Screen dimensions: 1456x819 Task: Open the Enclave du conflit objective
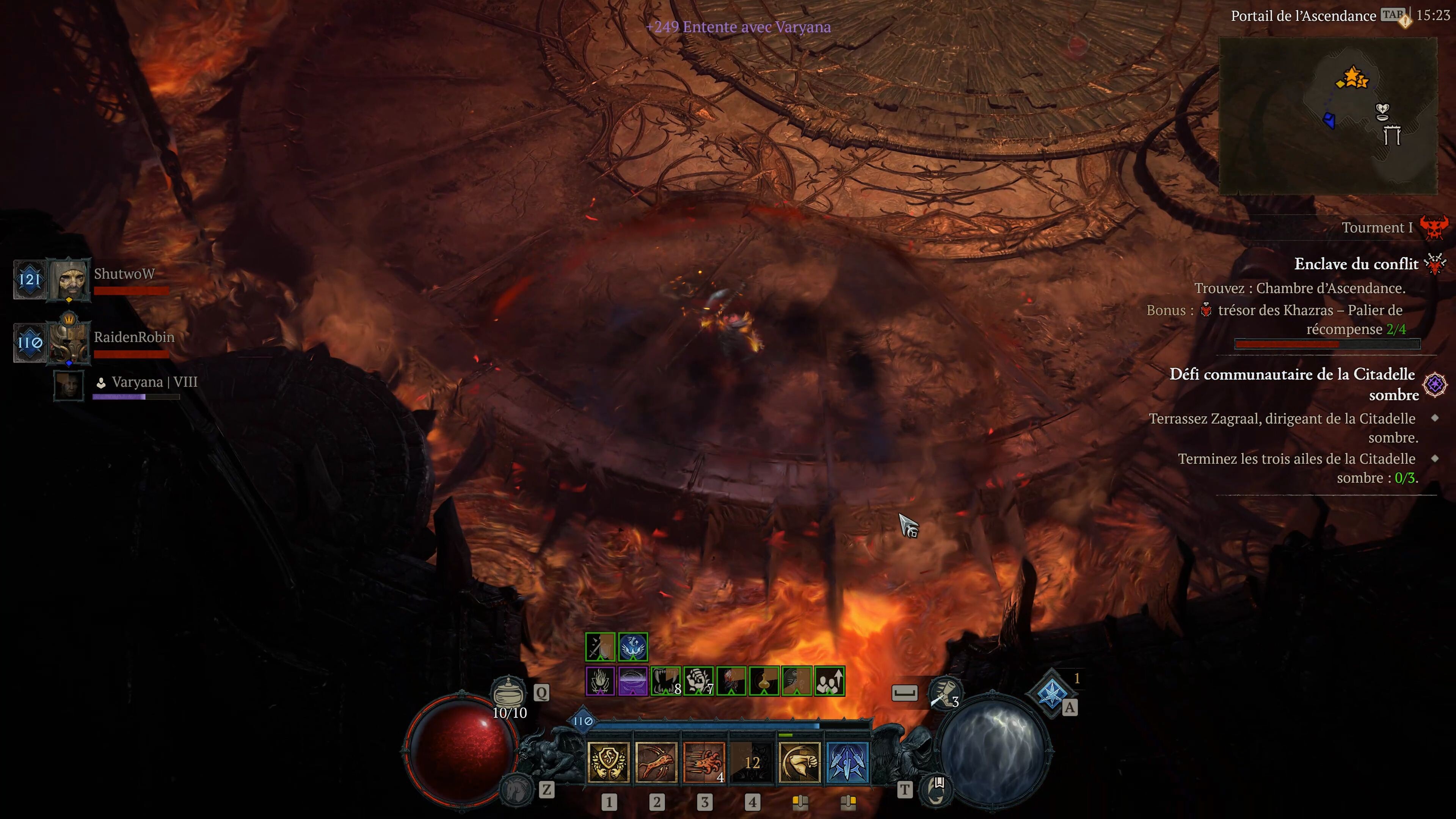pos(1356,264)
